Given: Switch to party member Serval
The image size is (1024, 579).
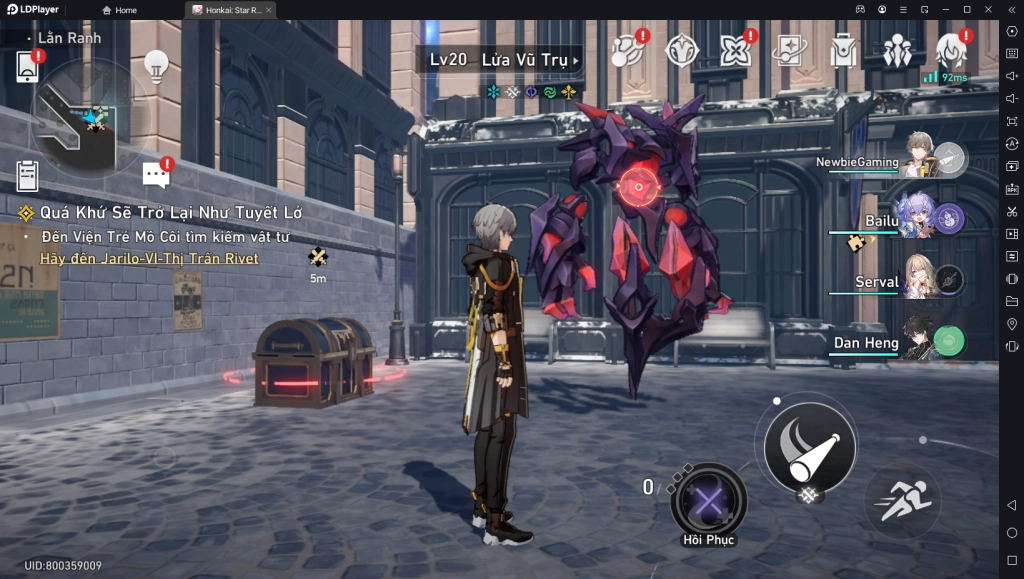Looking at the screenshot, I should click(x=918, y=280).
